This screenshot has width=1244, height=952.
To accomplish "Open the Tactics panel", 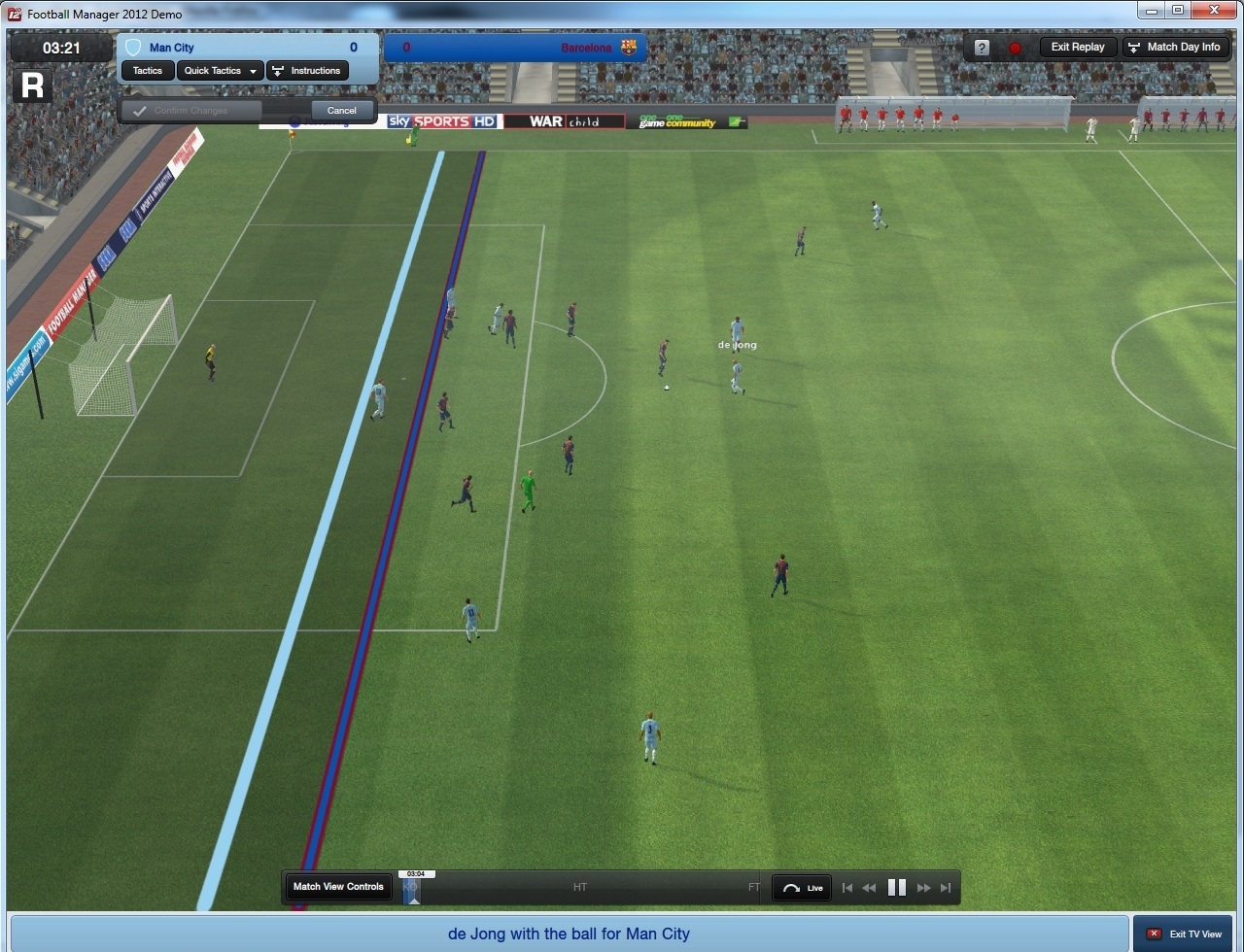I will [x=147, y=70].
